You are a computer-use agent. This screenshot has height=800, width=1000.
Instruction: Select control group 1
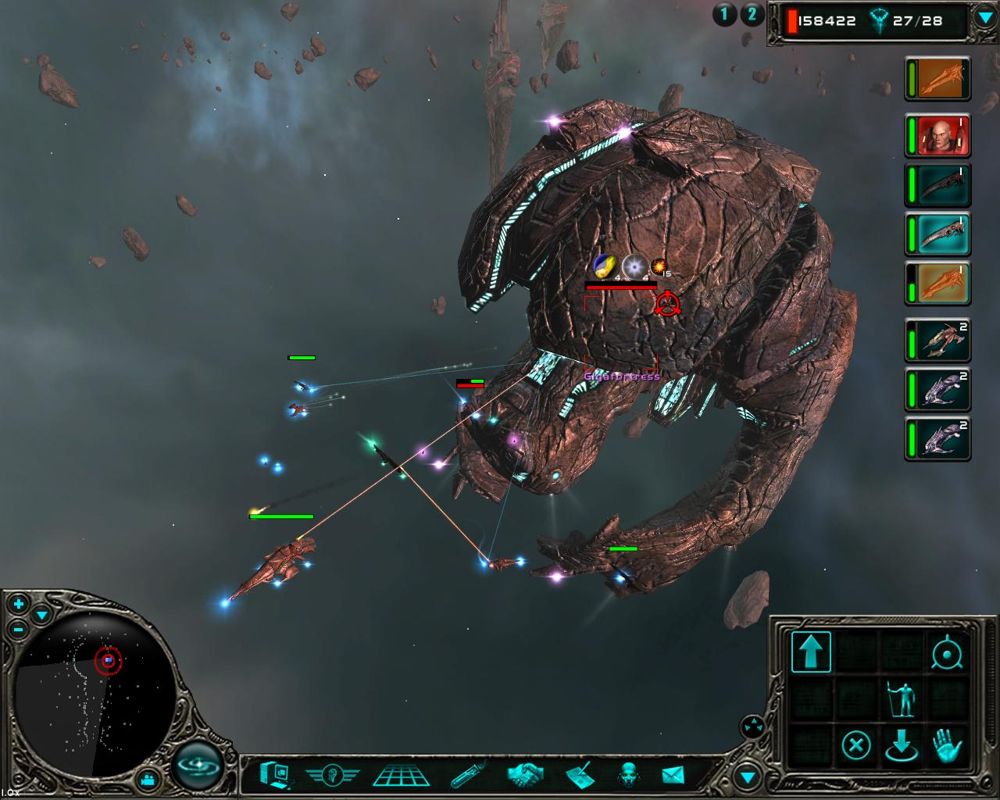coord(724,14)
